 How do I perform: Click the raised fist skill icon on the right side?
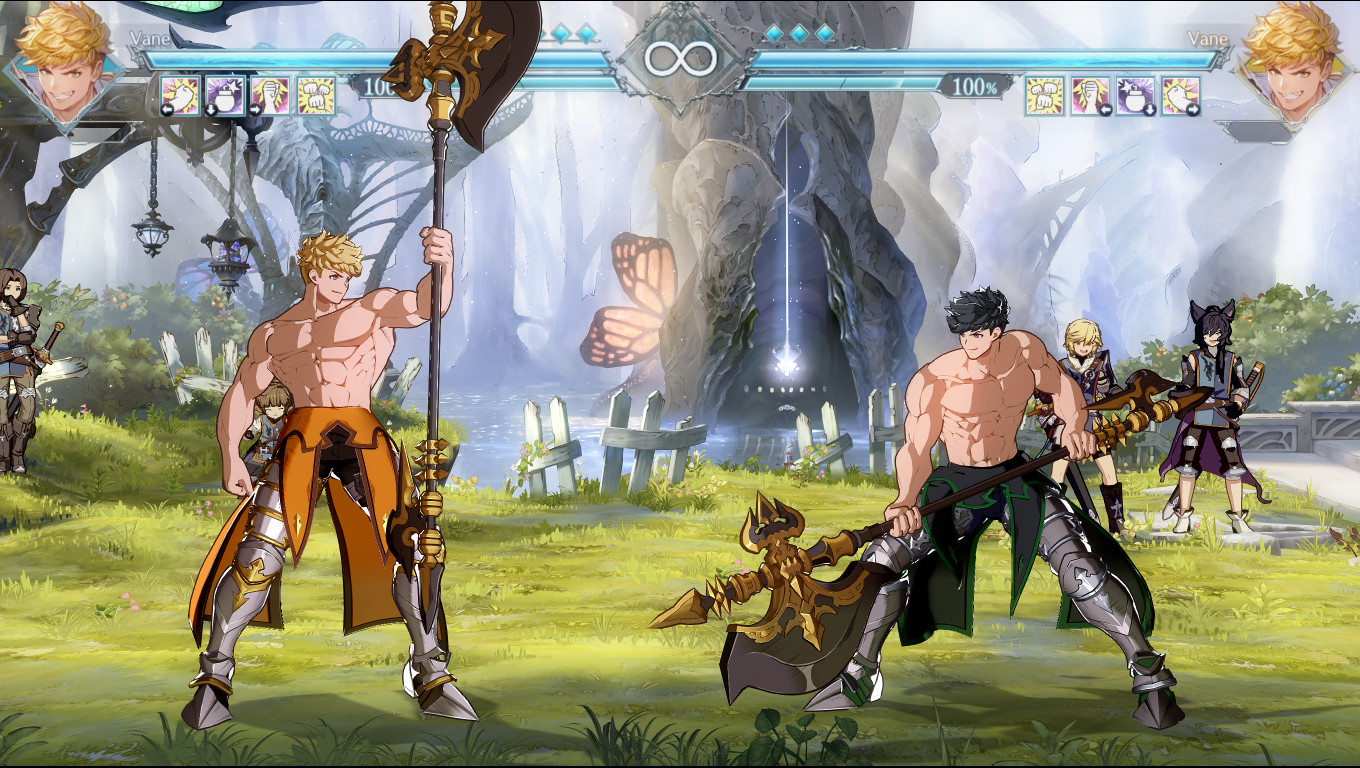tap(1088, 96)
